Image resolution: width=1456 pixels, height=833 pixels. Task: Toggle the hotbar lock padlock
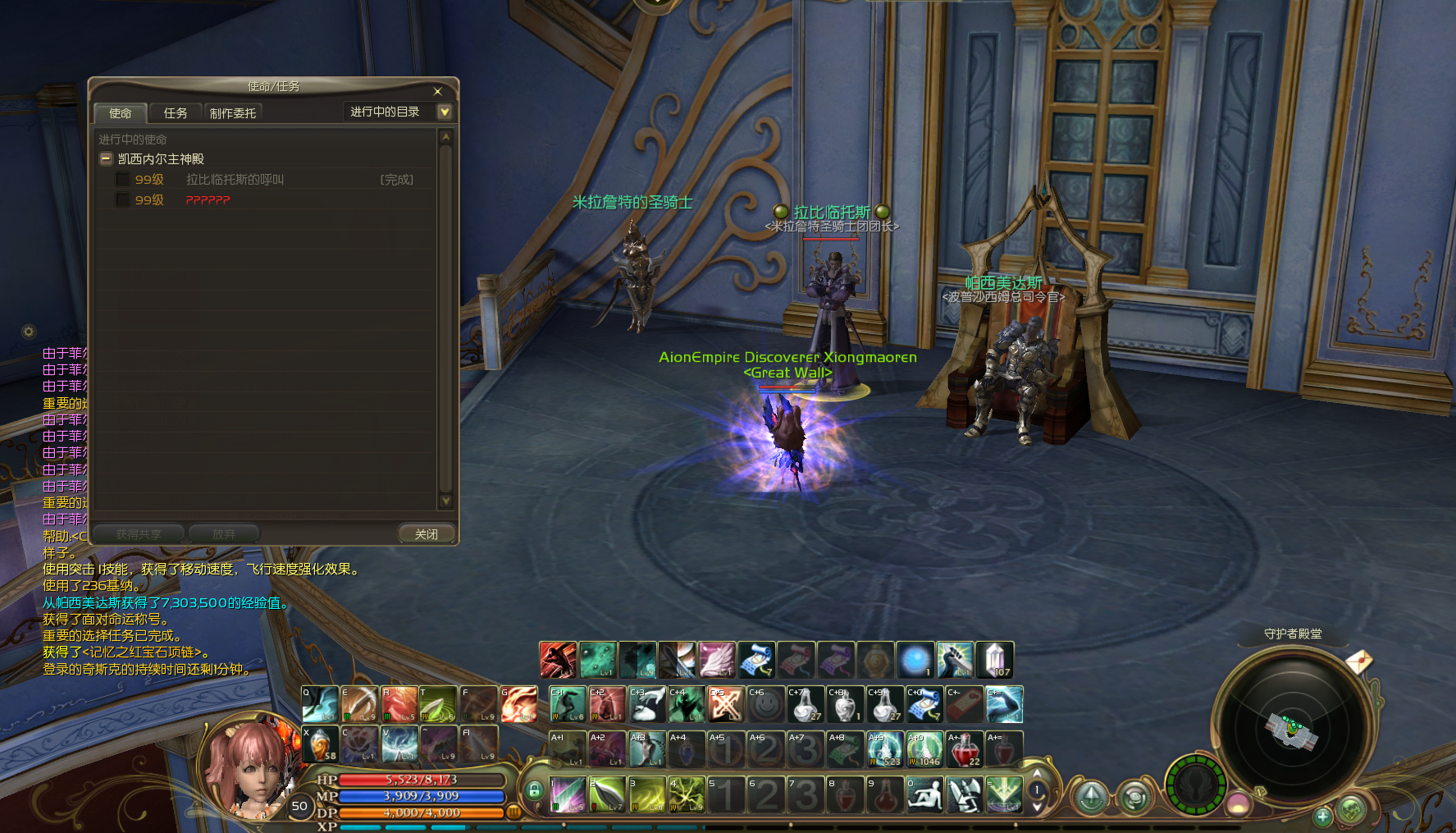pos(534,791)
